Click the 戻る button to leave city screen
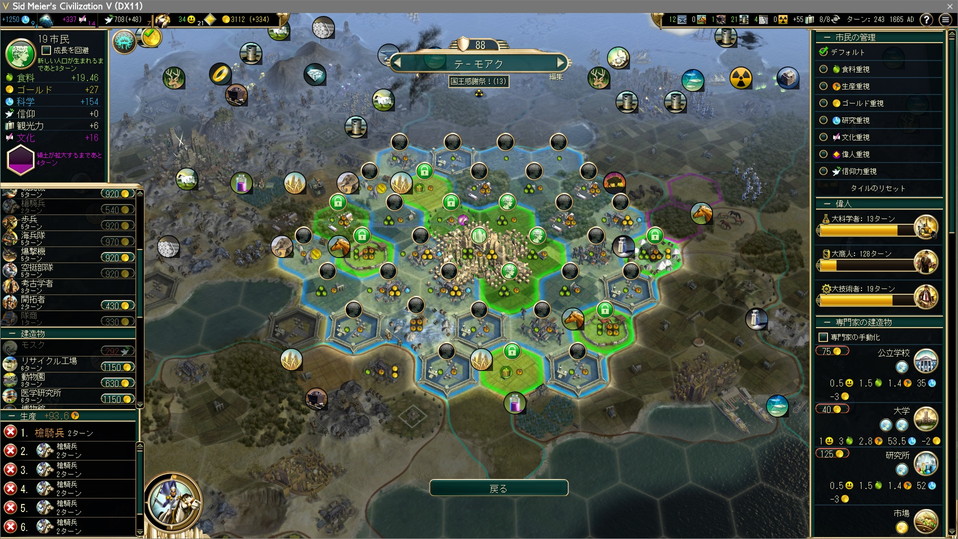Image resolution: width=958 pixels, height=539 pixels. [x=498, y=488]
